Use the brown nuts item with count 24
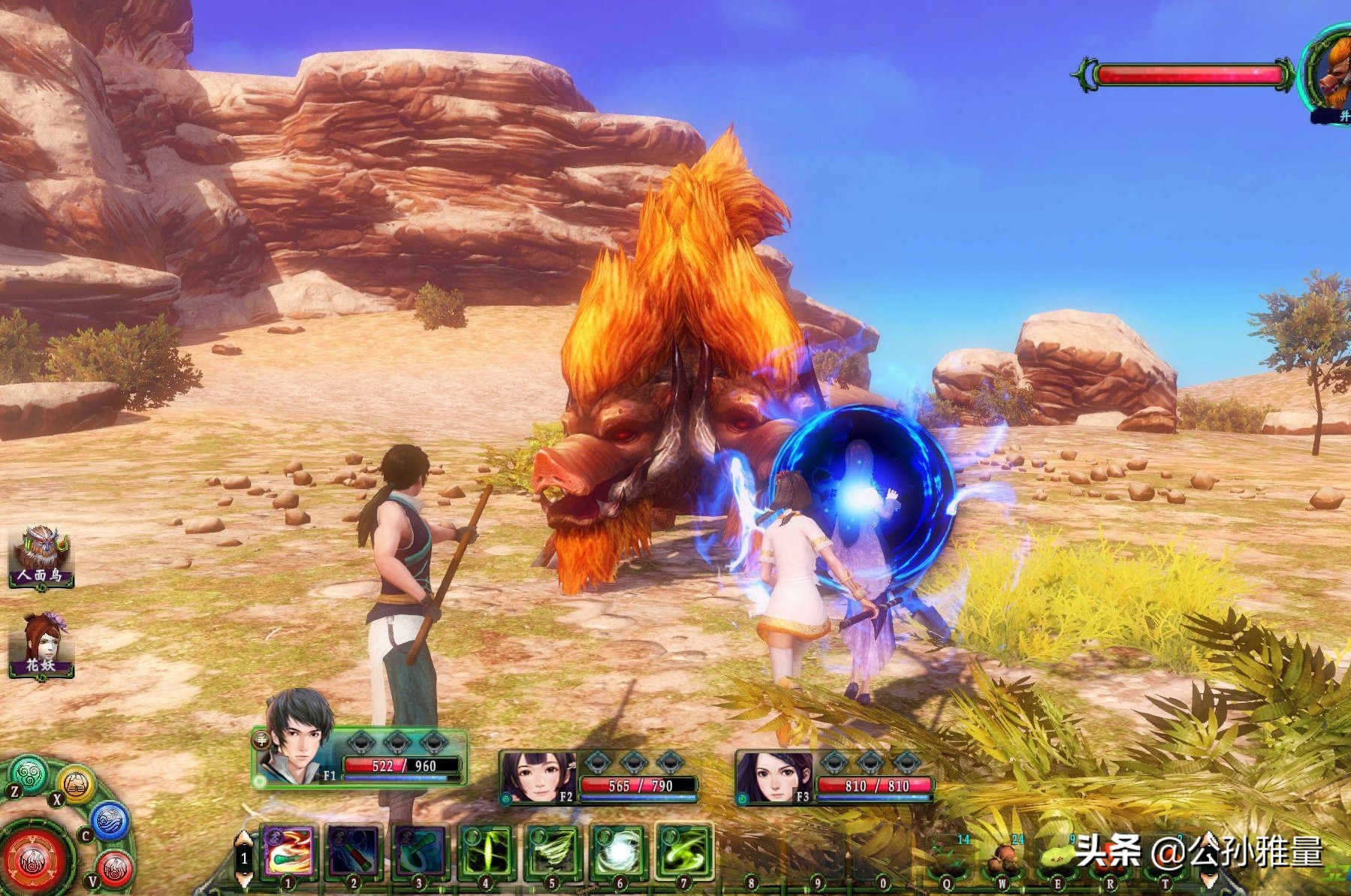1351x896 pixels. 1003,857
